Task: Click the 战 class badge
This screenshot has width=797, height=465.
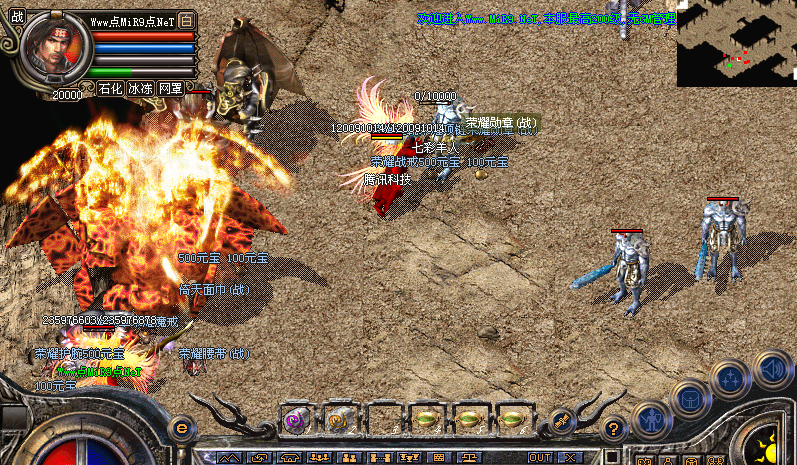Action: coord(17,17)
